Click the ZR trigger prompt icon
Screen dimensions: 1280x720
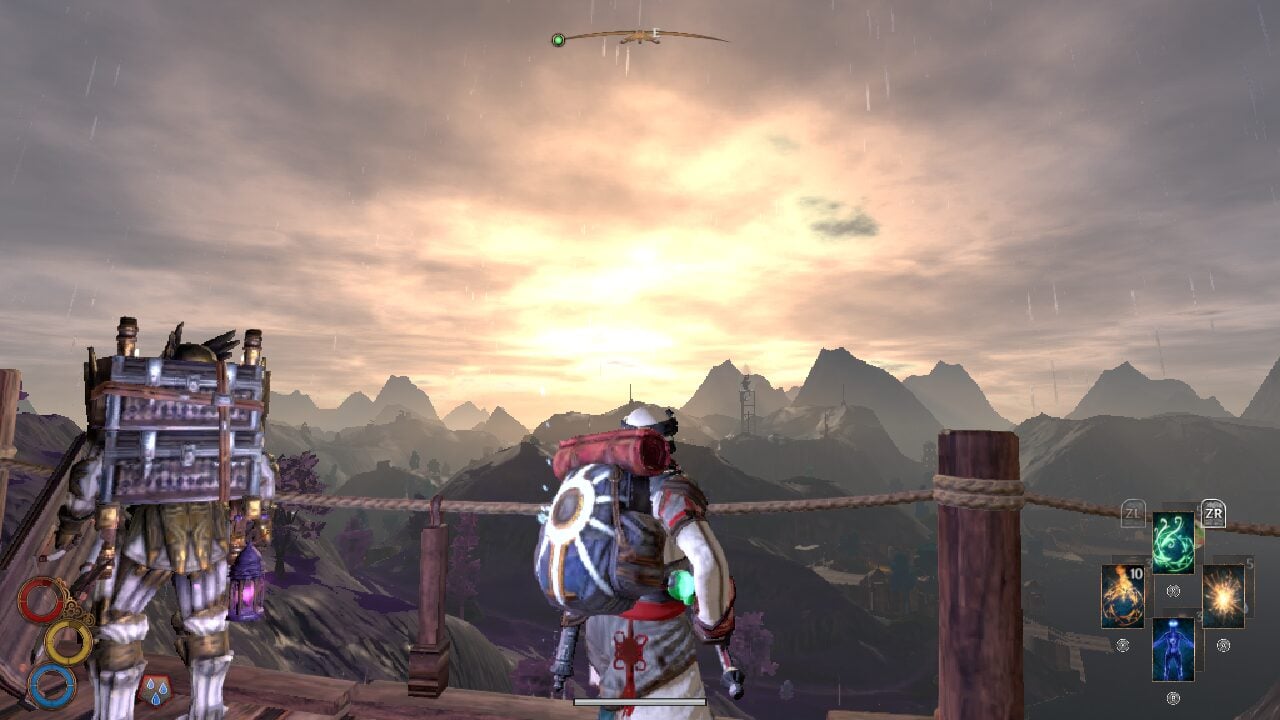coord(1214,512)
